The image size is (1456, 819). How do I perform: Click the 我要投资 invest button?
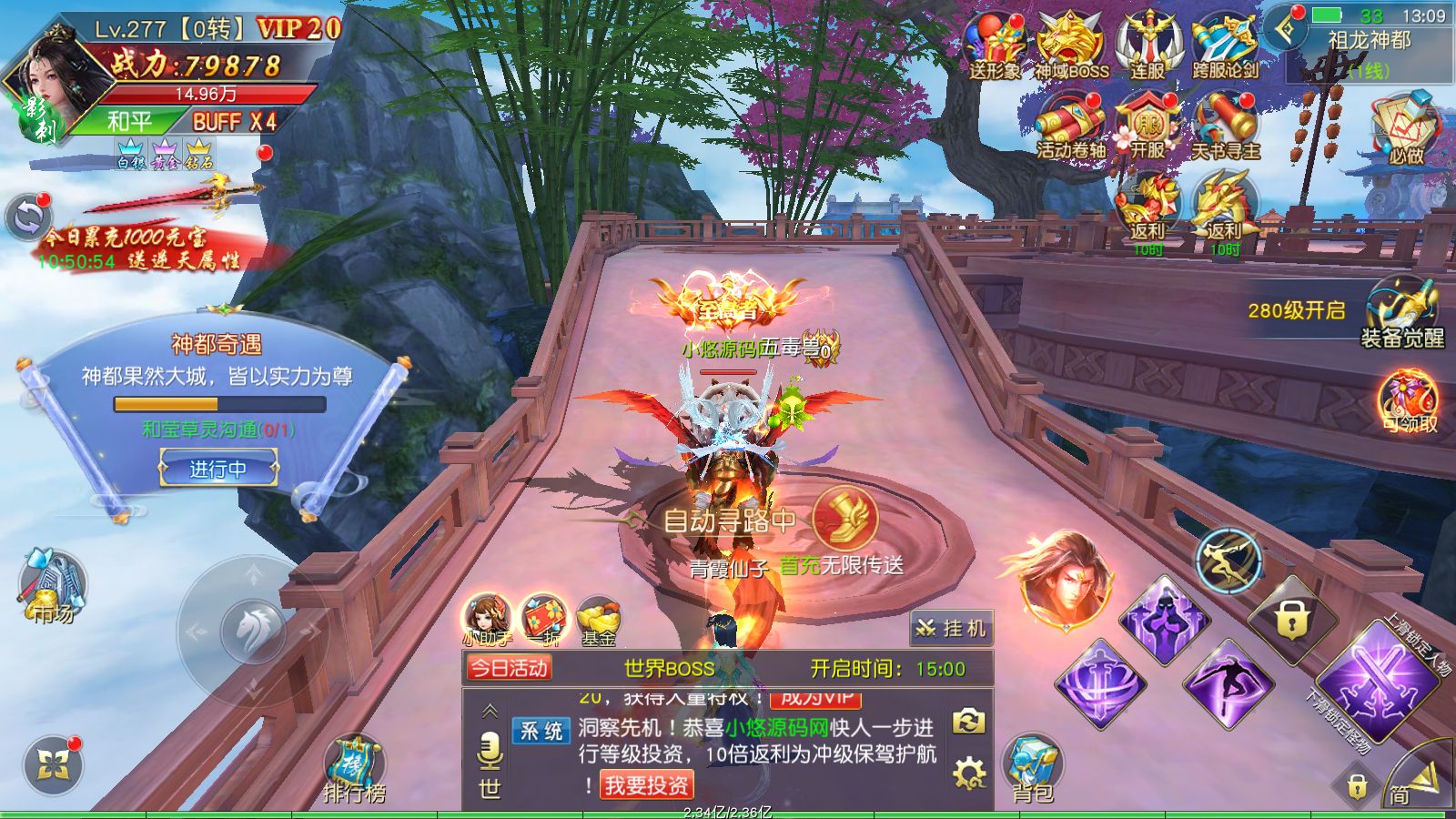click(647, 784)
